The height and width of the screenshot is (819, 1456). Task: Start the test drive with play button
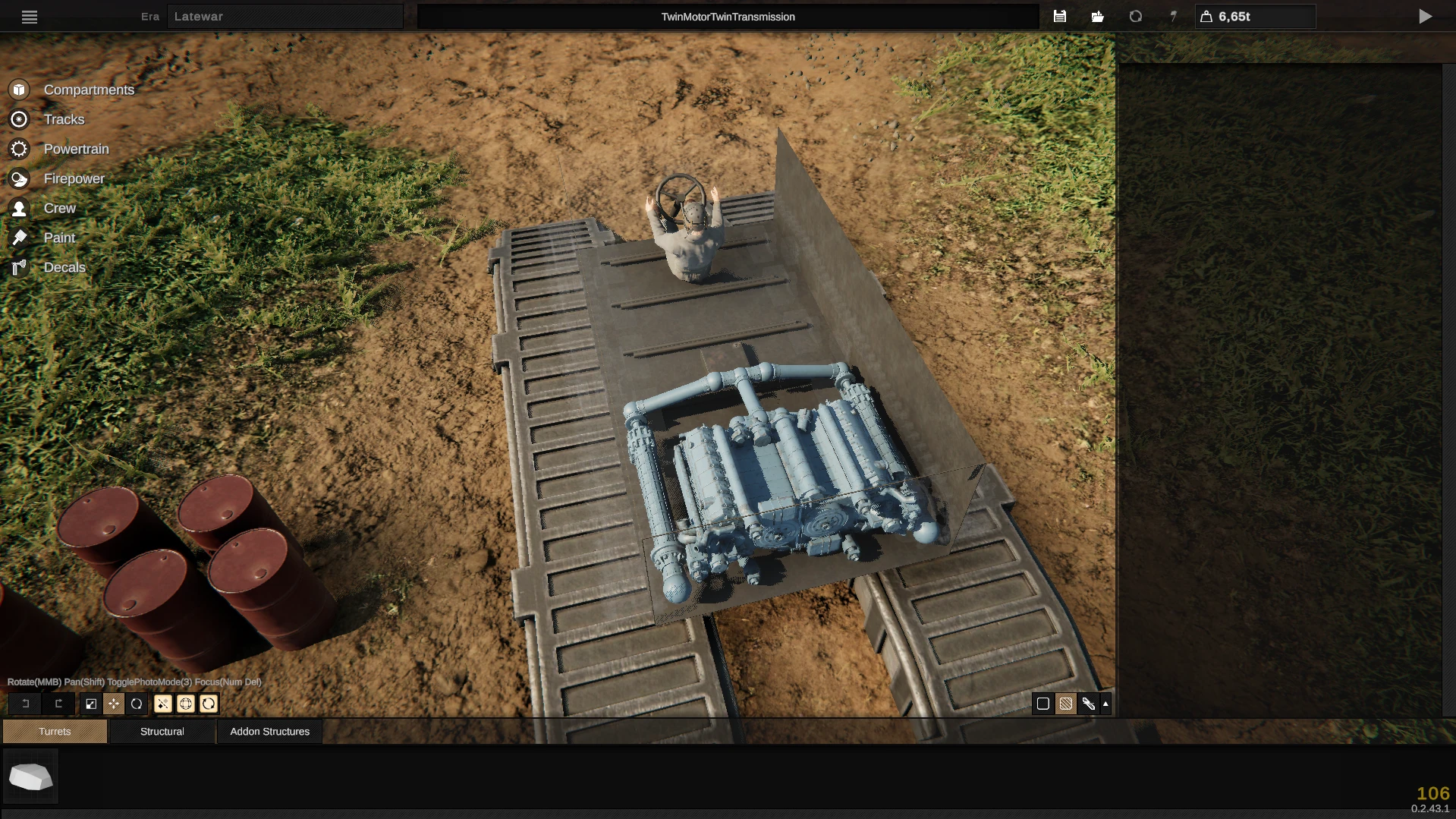point(1426,16)
